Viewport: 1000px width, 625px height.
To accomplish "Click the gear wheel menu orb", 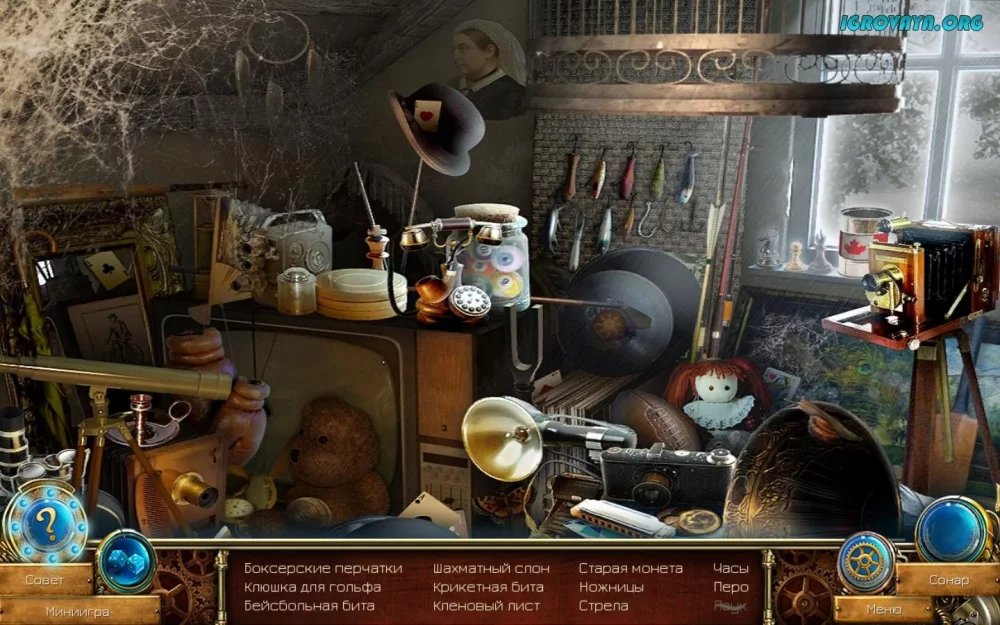I will pos(864,562).
